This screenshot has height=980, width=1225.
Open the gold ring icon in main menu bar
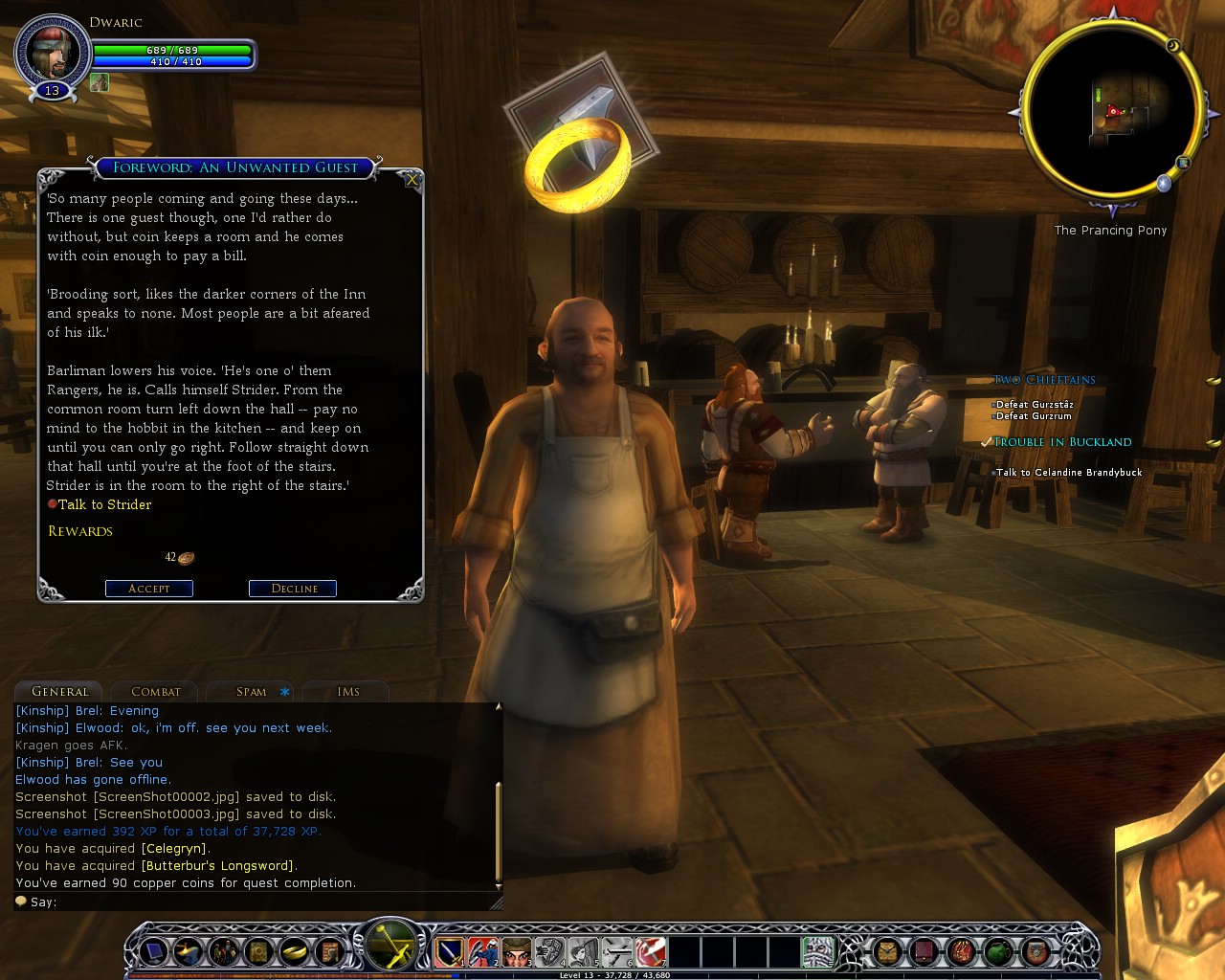point(293,952)
